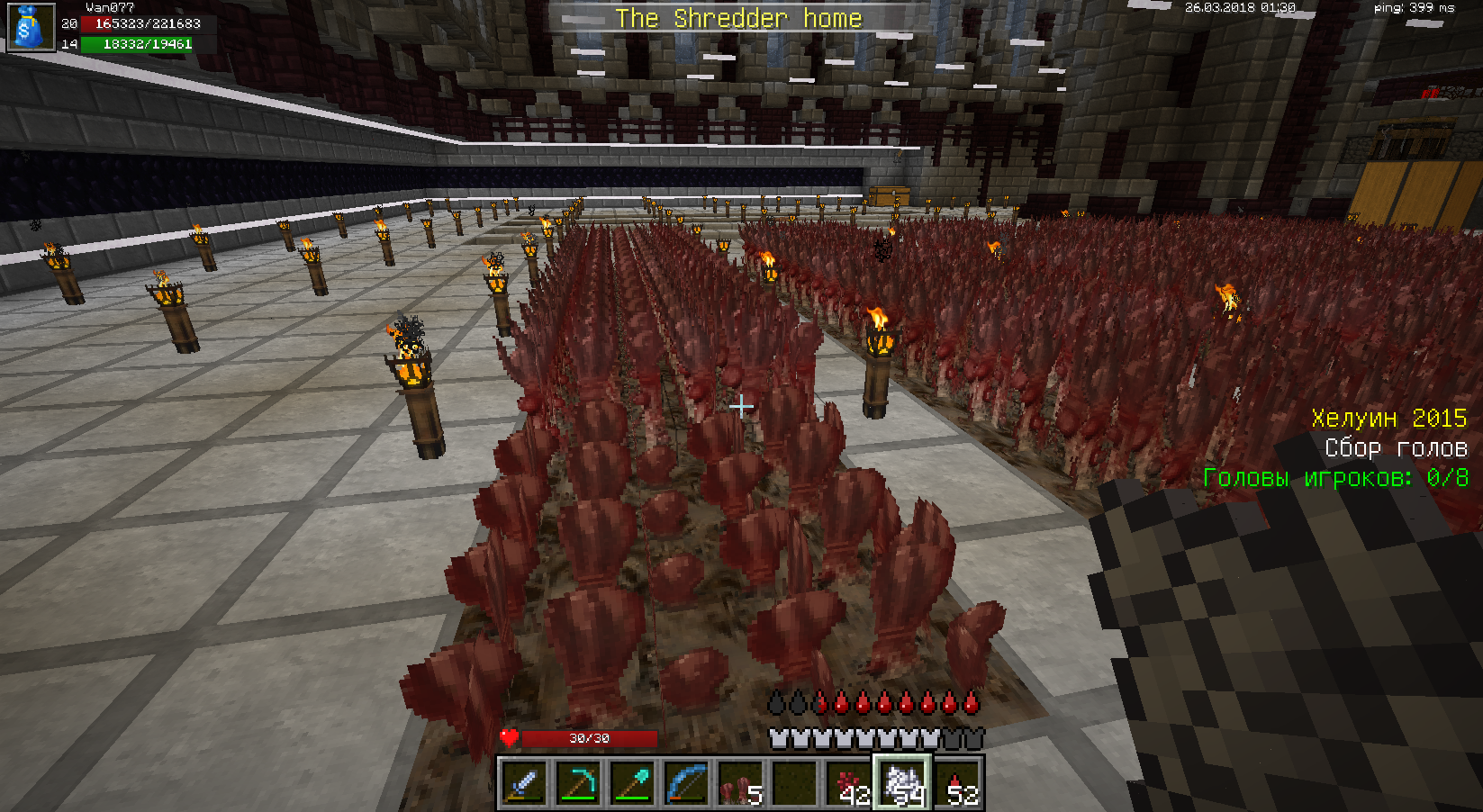Screen dimensions: 1483x812
Task: Switch to the red item stack of 42
Action: 849,782
